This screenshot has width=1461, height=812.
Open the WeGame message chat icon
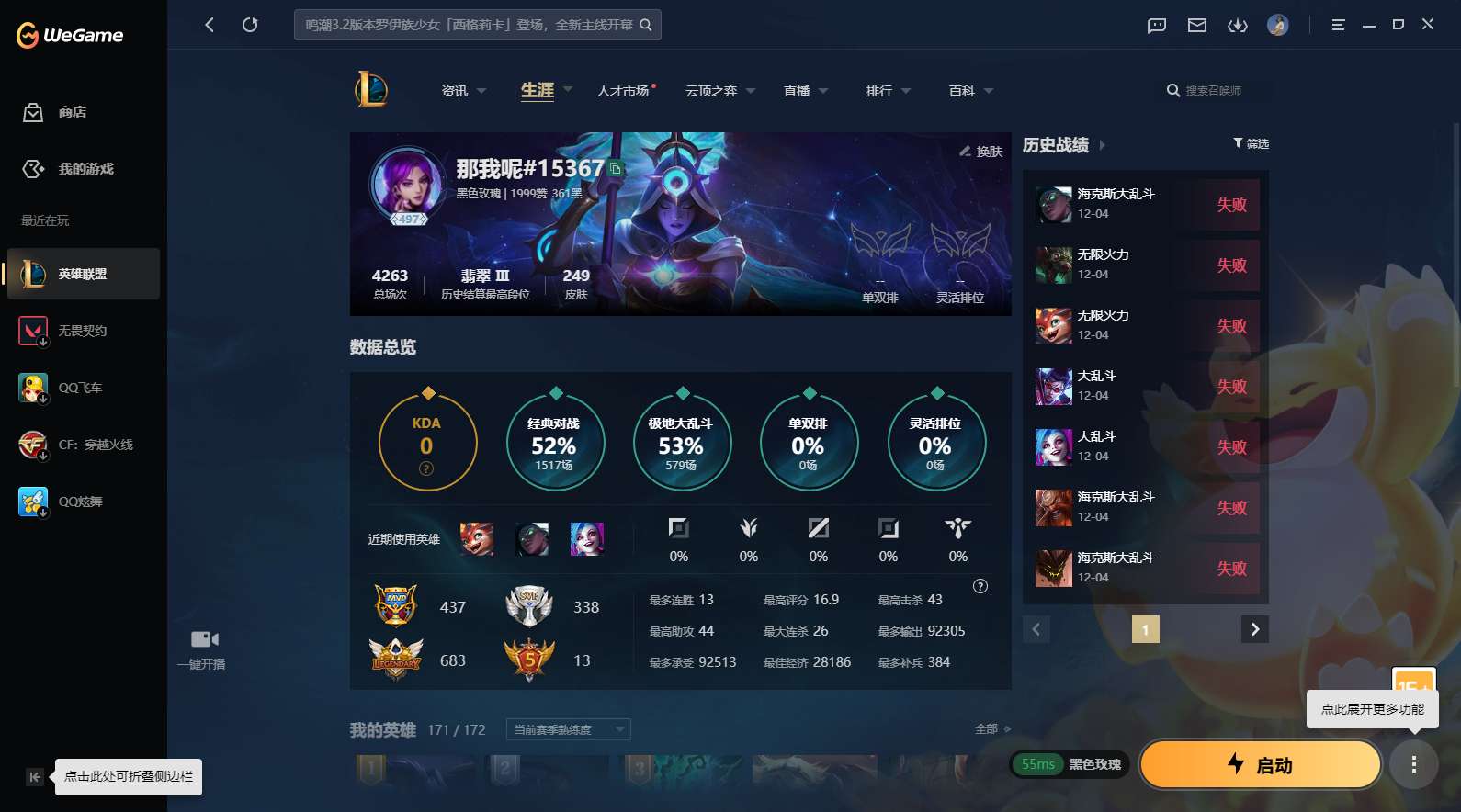point(1155,25)
